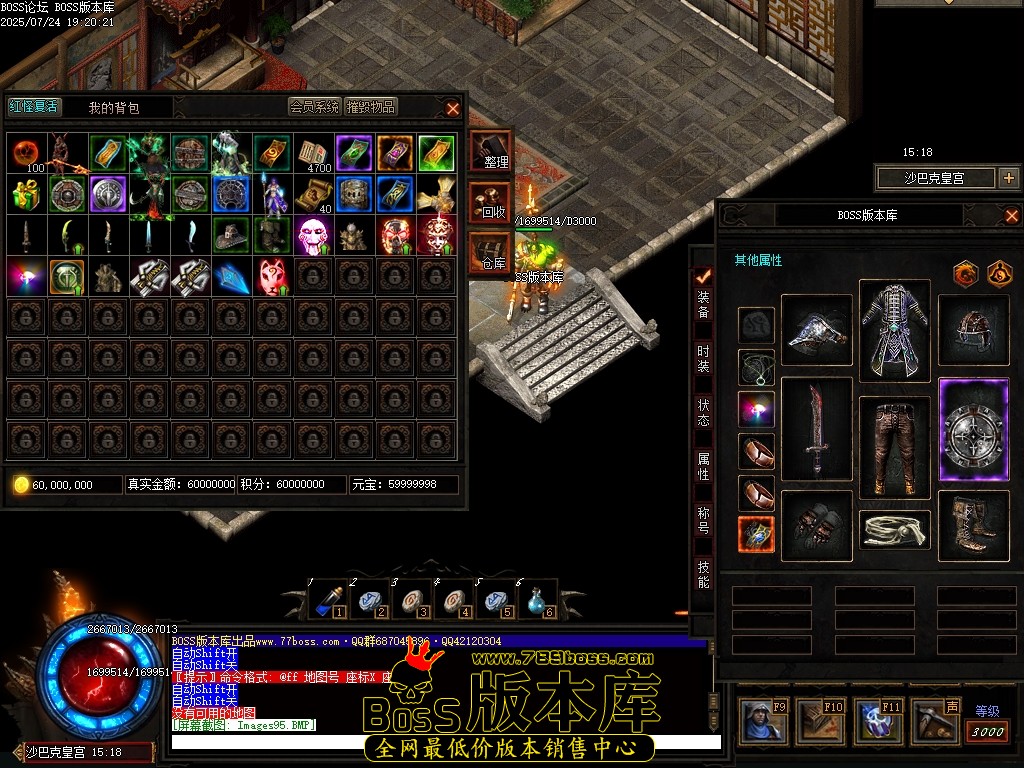The height and width of the screenshot is (768, 1024).
Task: Switch to the 属性 attributes tab
Action: 704,466
